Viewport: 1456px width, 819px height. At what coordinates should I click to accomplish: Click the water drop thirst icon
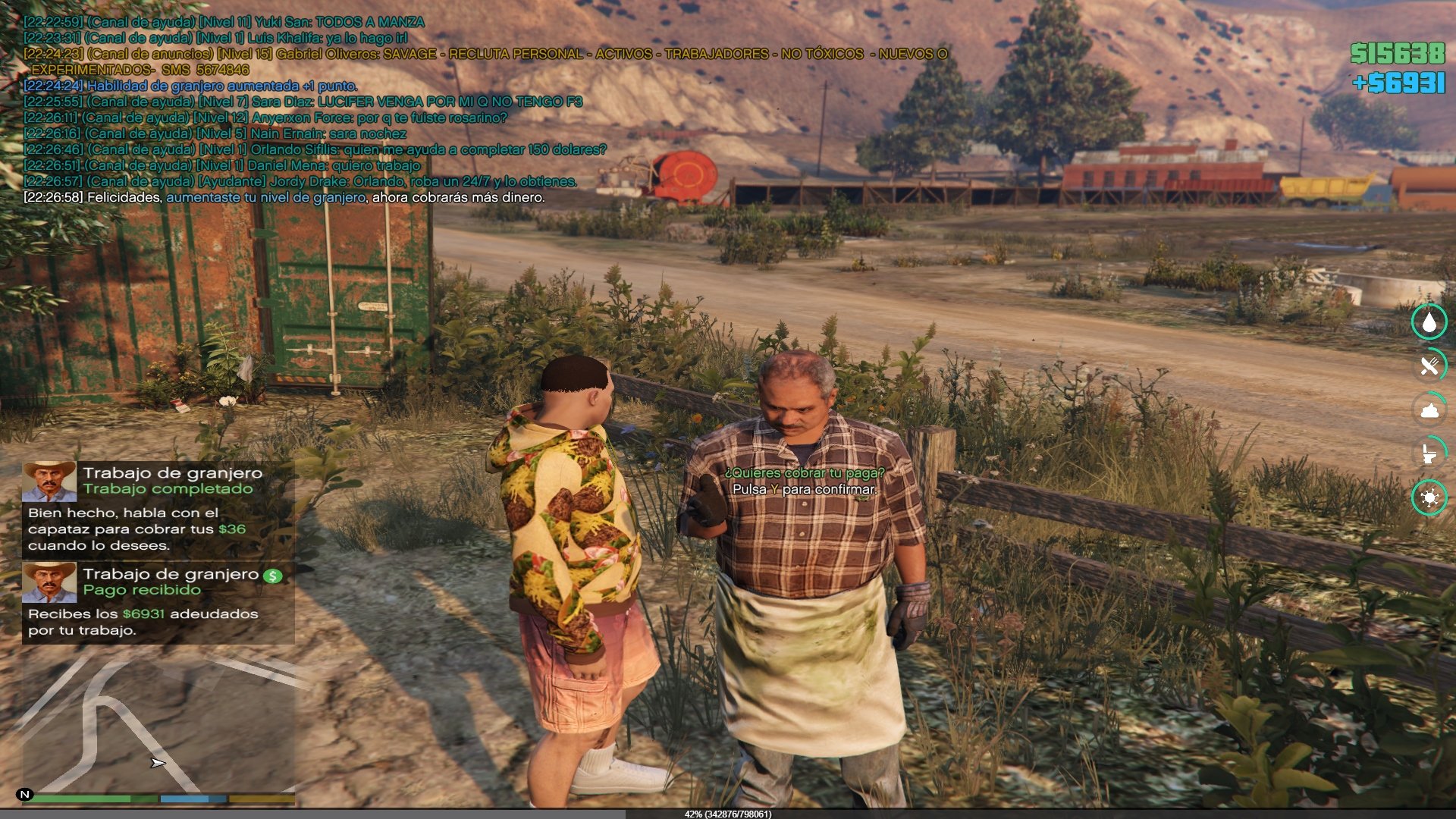click(1429, 322)
